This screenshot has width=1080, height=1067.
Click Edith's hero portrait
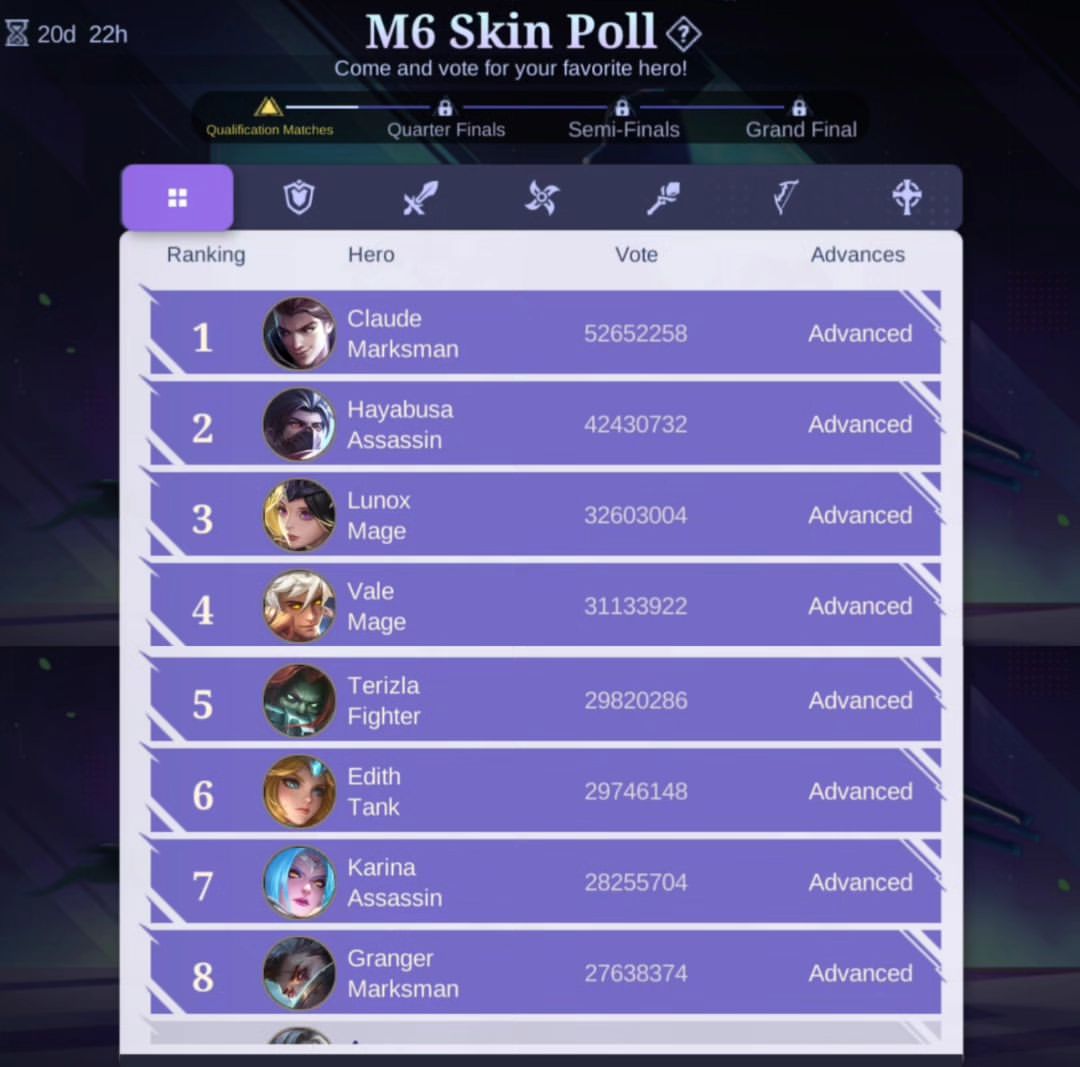[x=299, y=791]
